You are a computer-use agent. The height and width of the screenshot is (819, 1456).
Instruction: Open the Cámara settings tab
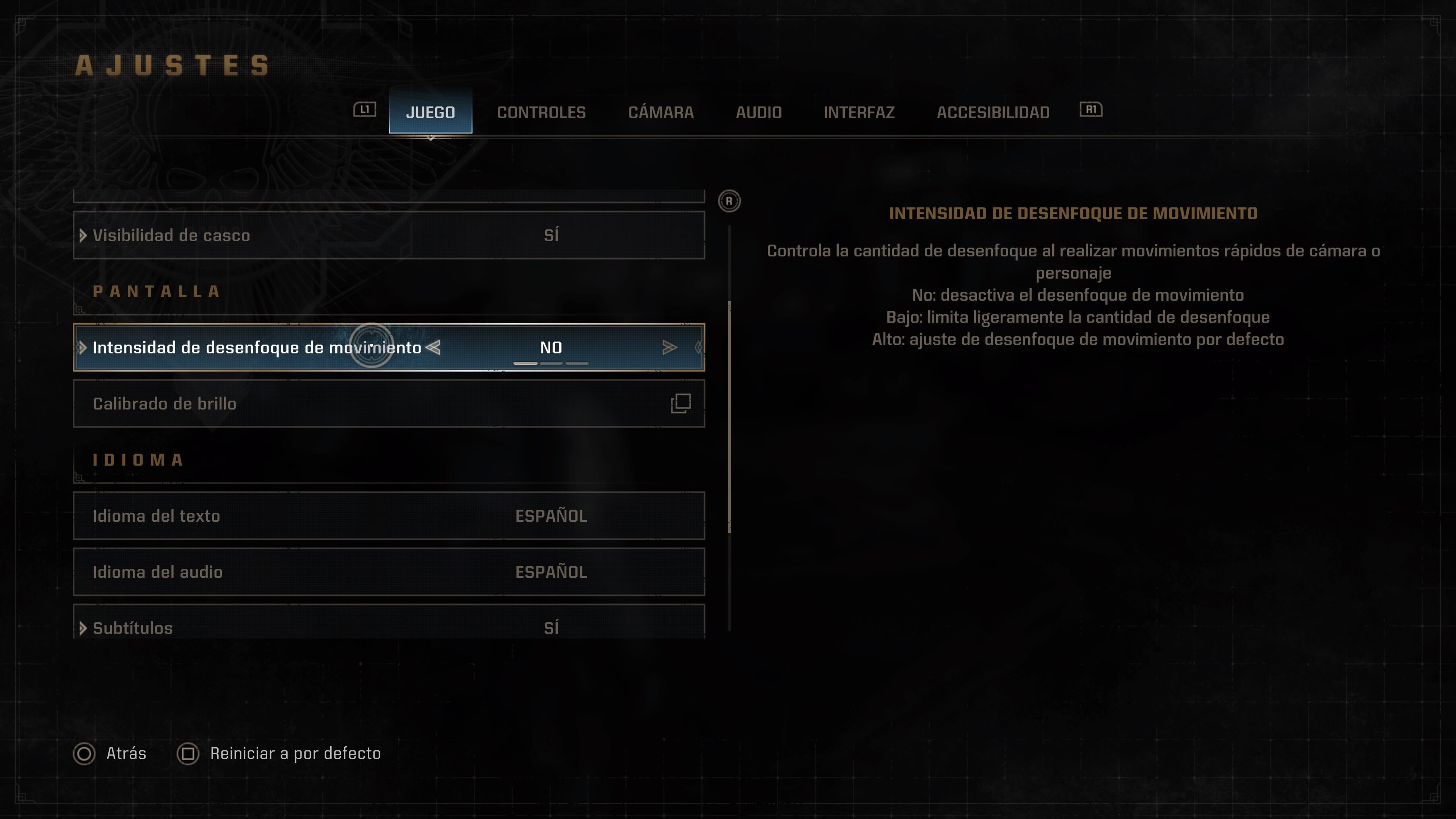click(x=661, y=113)
